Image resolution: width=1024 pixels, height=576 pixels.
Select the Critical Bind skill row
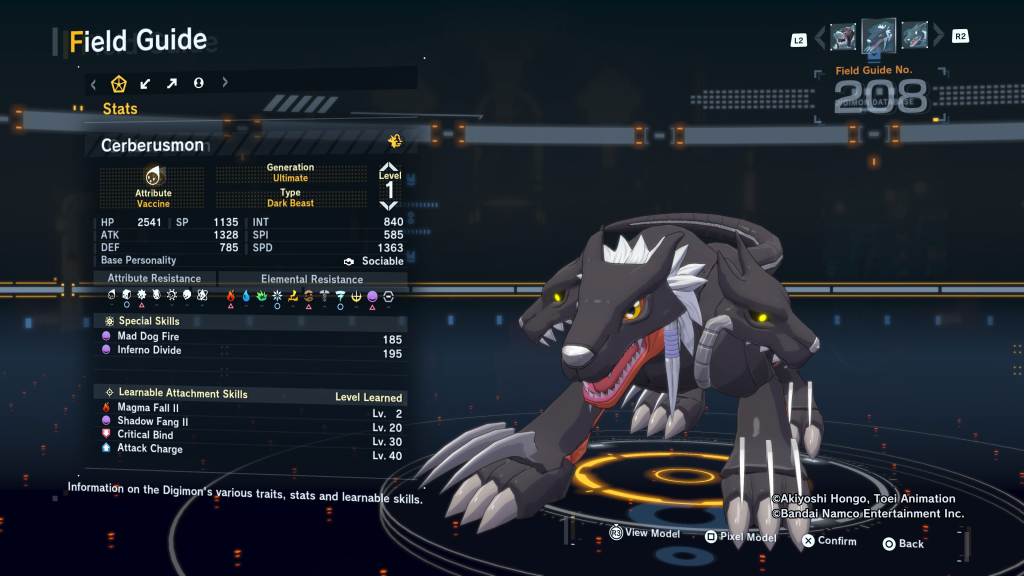[145, 435]
